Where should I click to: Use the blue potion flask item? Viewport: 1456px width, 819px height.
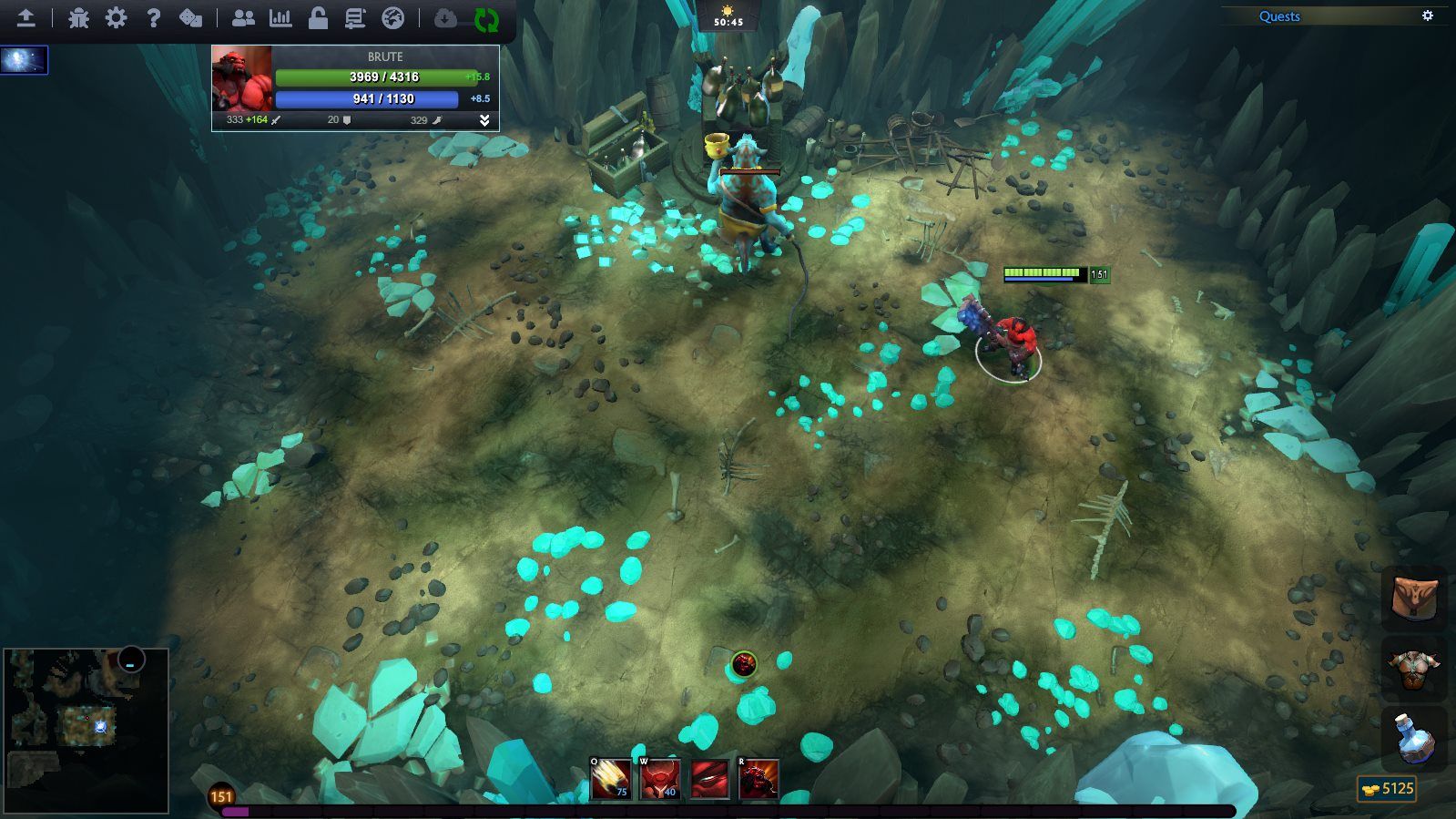point(1414,739)
